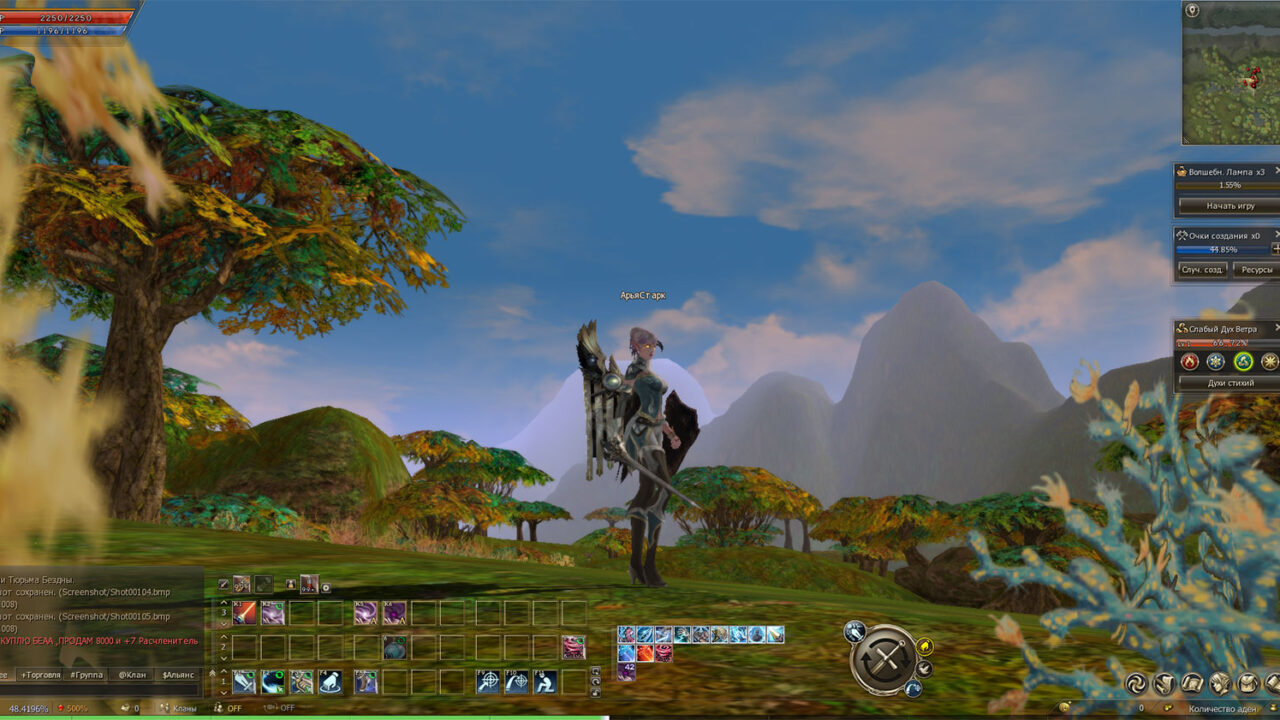Viewport: 1280px width, 720px height.
Task: Toggle the second OFF indicator near the chat bar
Action: 287,708
